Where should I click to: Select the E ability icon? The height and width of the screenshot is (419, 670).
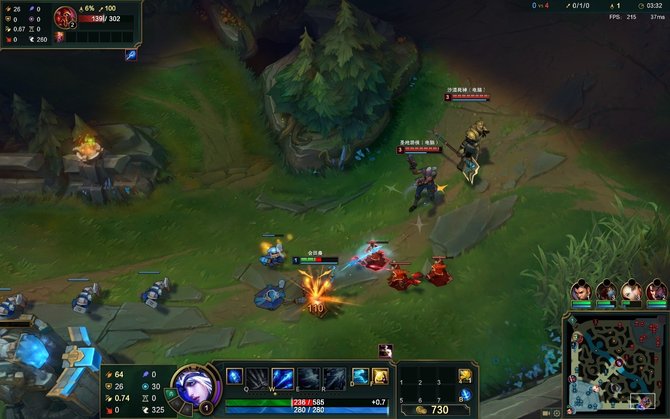coord(308,377)
